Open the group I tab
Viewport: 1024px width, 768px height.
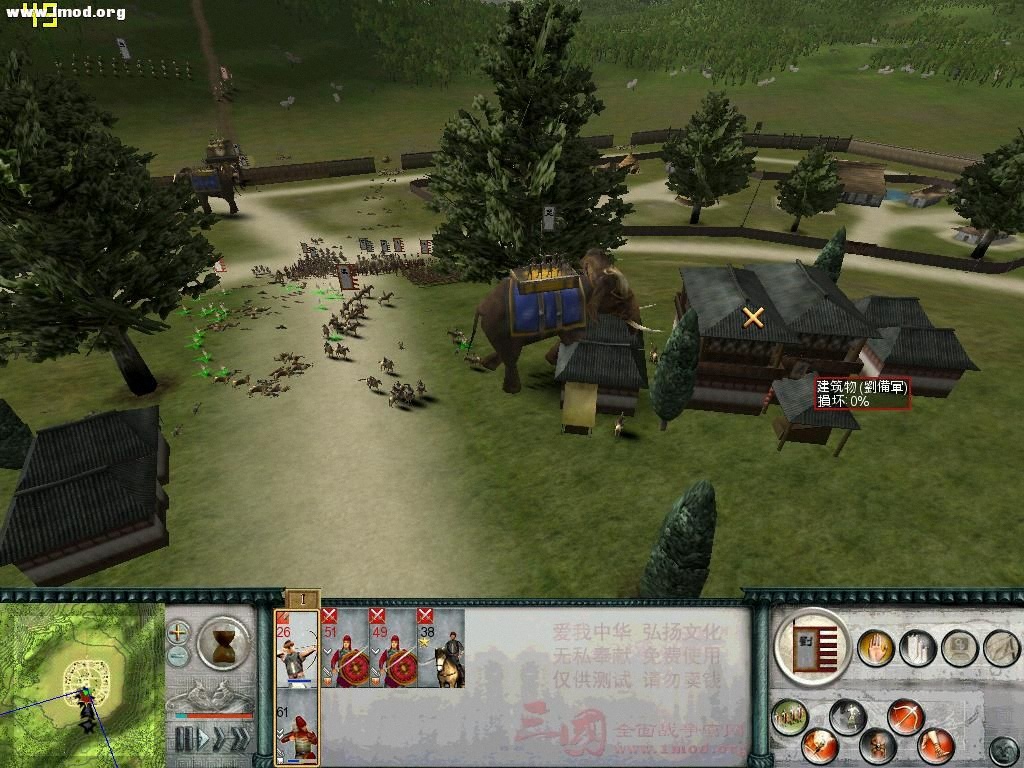(301, 599)
